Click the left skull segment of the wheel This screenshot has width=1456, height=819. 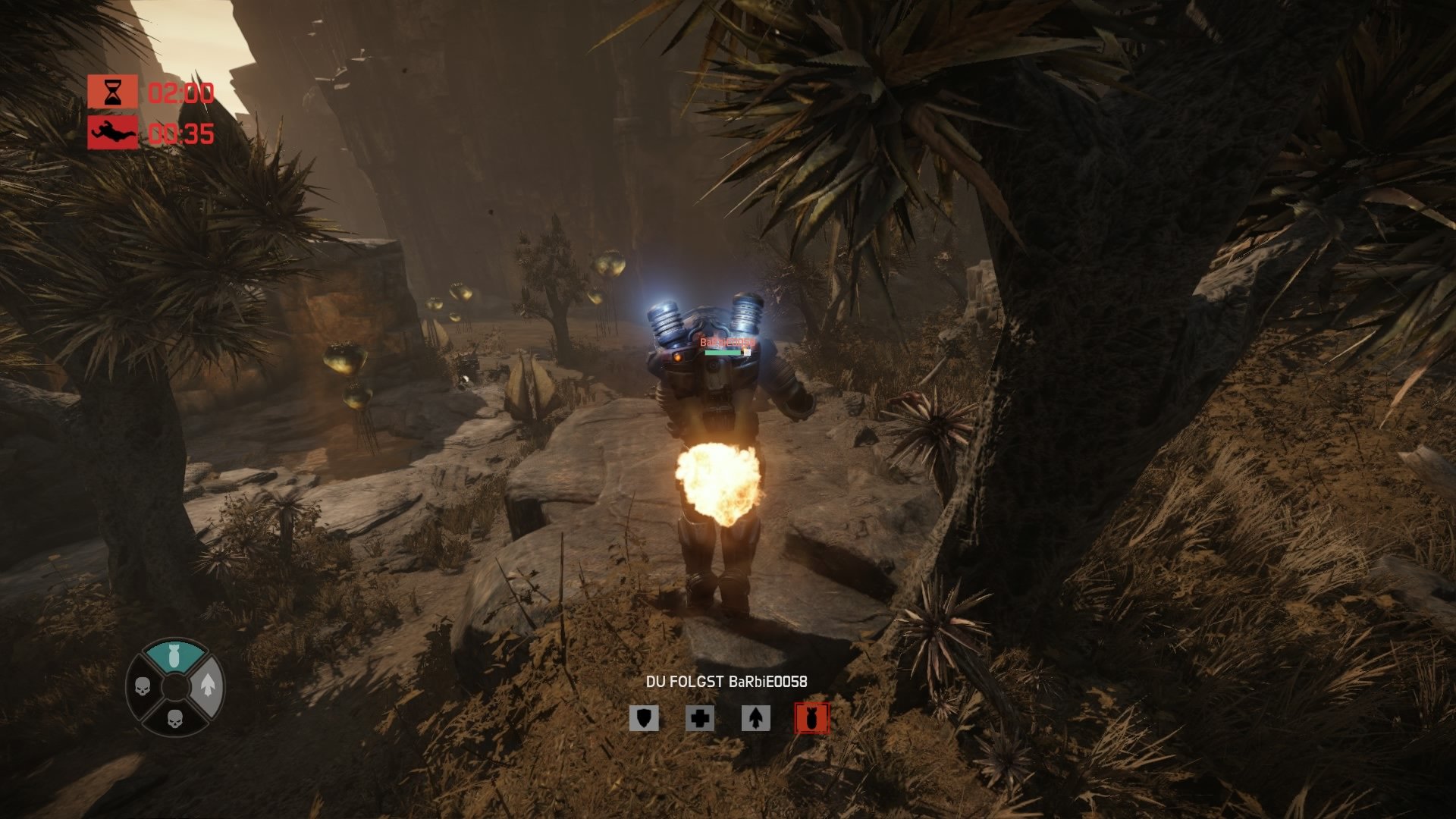tap(142, 687)
